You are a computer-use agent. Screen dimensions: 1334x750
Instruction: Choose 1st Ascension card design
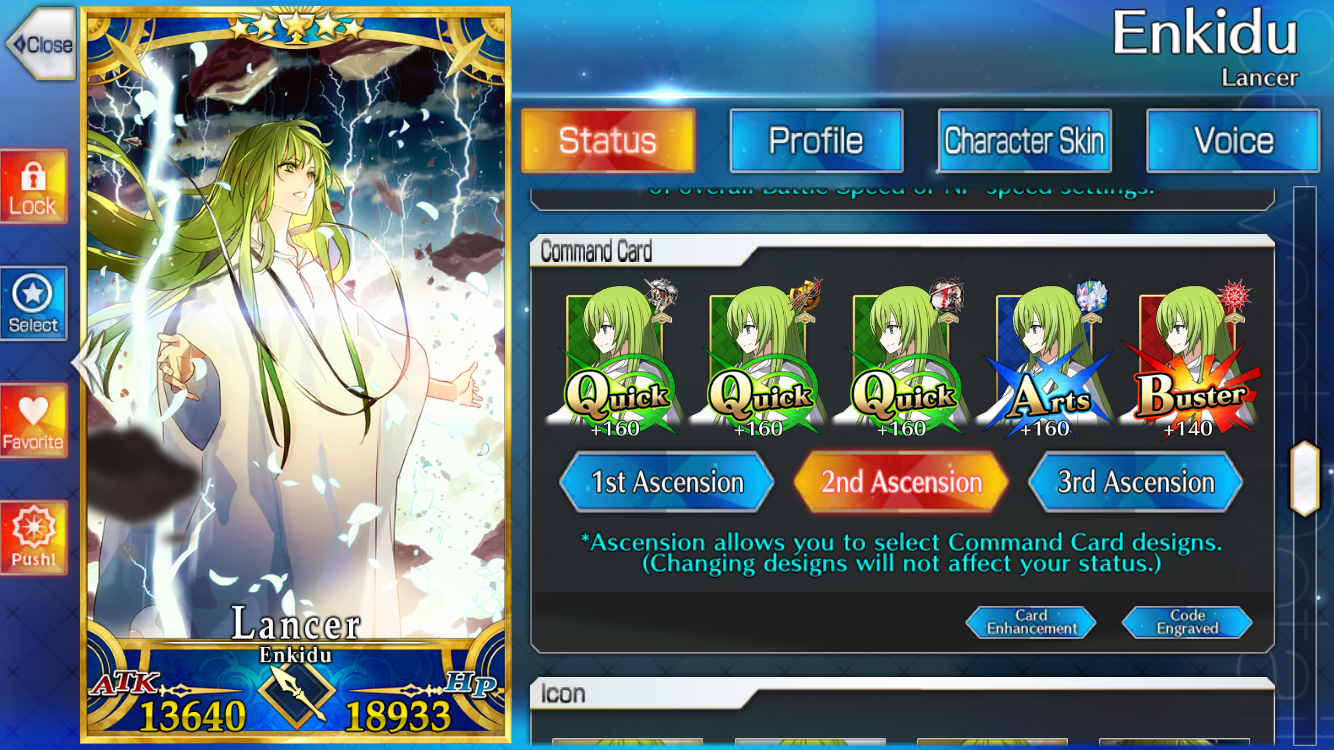tap(667, 482)
